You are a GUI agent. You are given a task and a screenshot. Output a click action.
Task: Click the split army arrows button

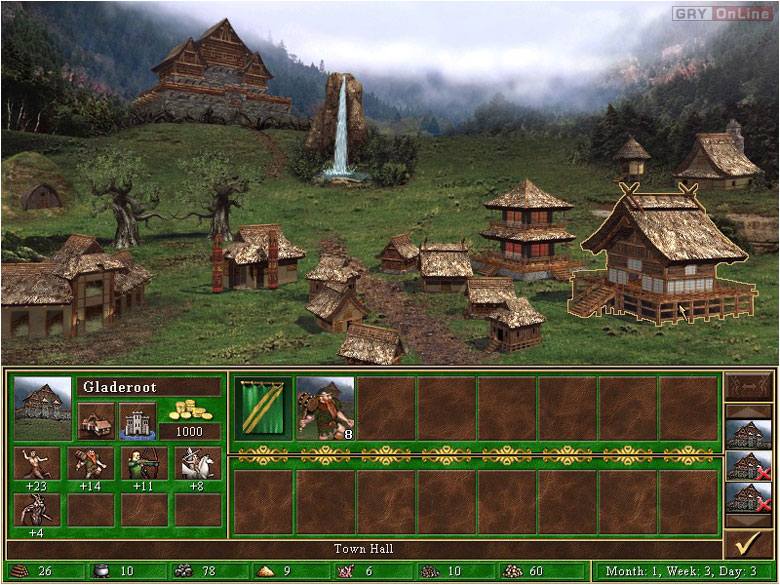pos(746,385)
